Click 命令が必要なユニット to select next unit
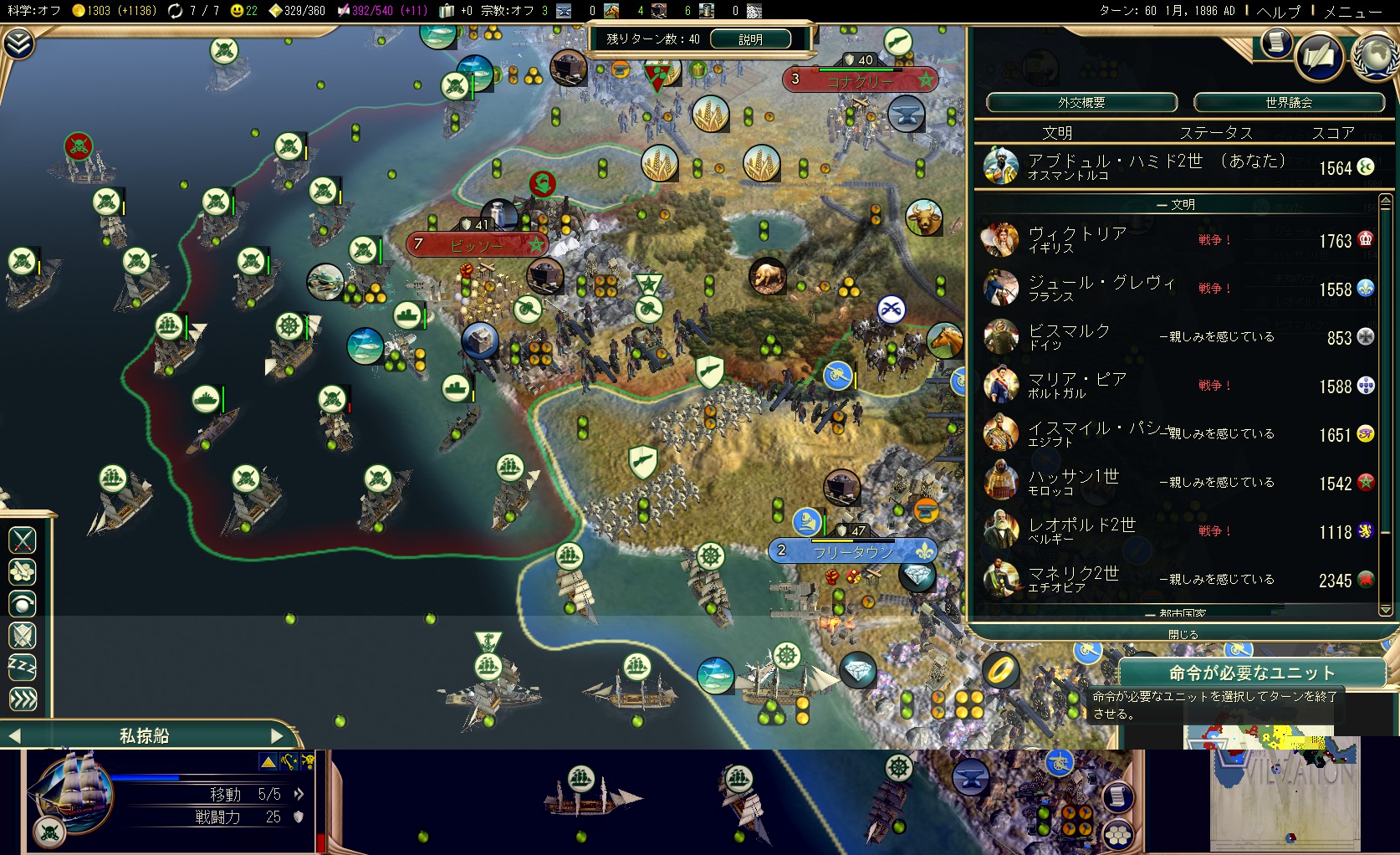This screenshot has height=855, width=1400. pos(1251,673)
